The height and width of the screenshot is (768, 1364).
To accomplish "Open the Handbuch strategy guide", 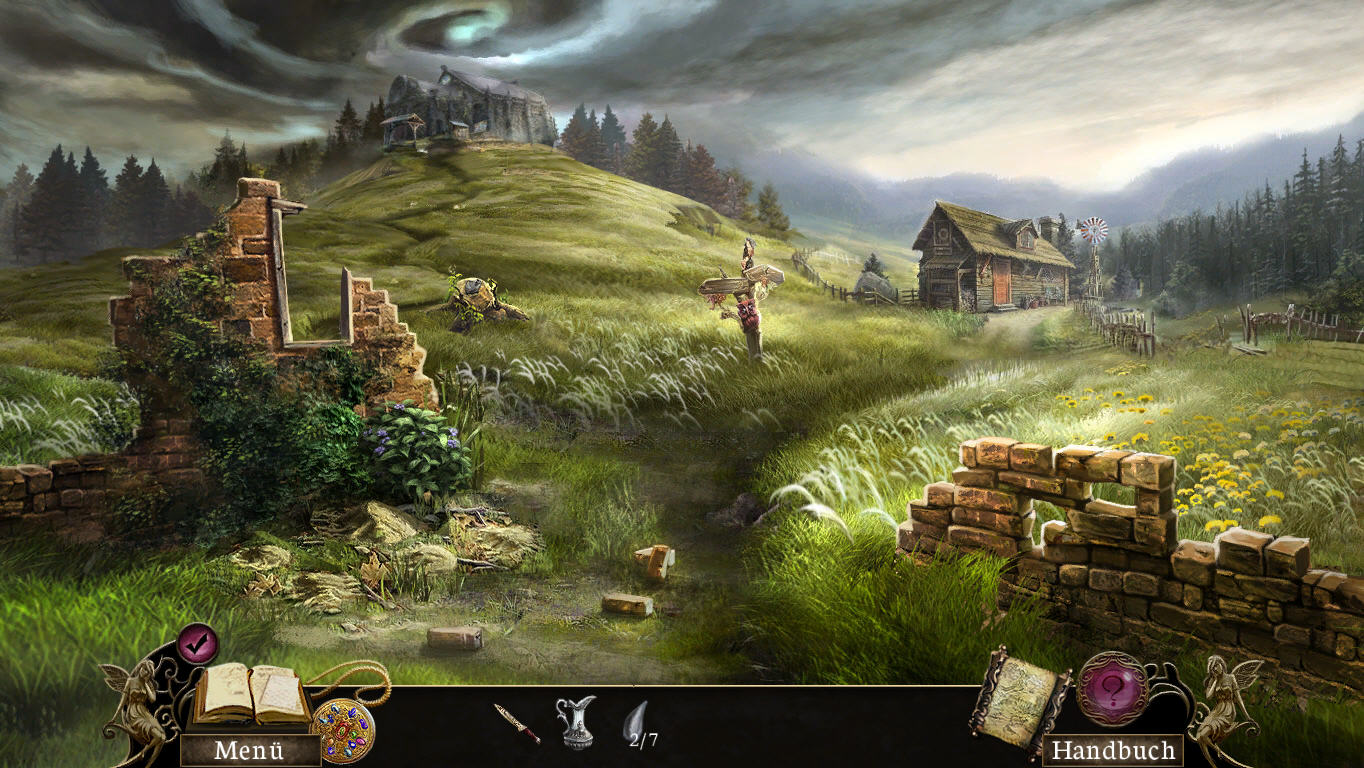I will click(x=1112, y=750).
